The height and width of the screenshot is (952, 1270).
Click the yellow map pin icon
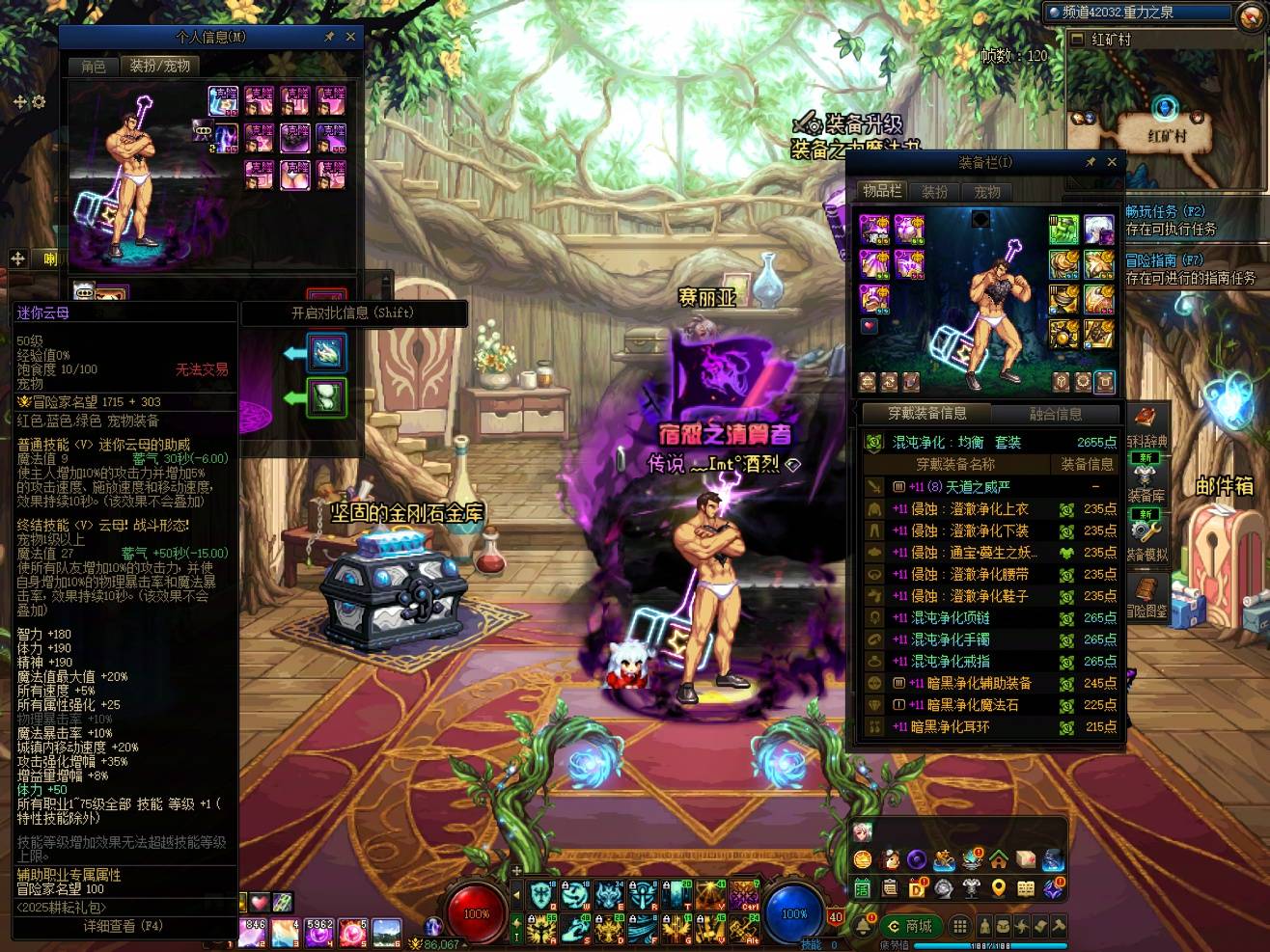coord(999,888)
